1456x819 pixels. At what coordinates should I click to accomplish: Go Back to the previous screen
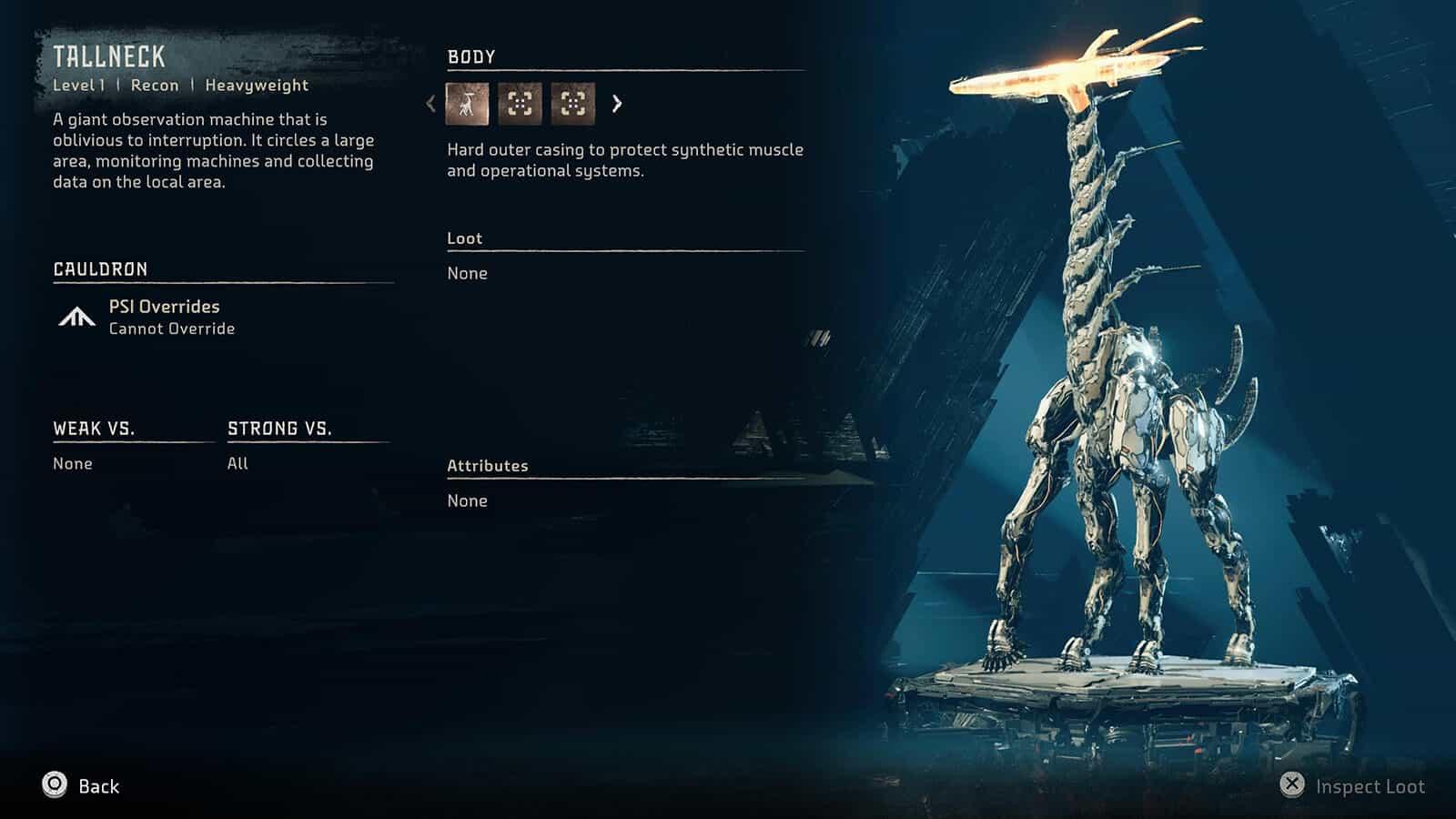(81, 786)
